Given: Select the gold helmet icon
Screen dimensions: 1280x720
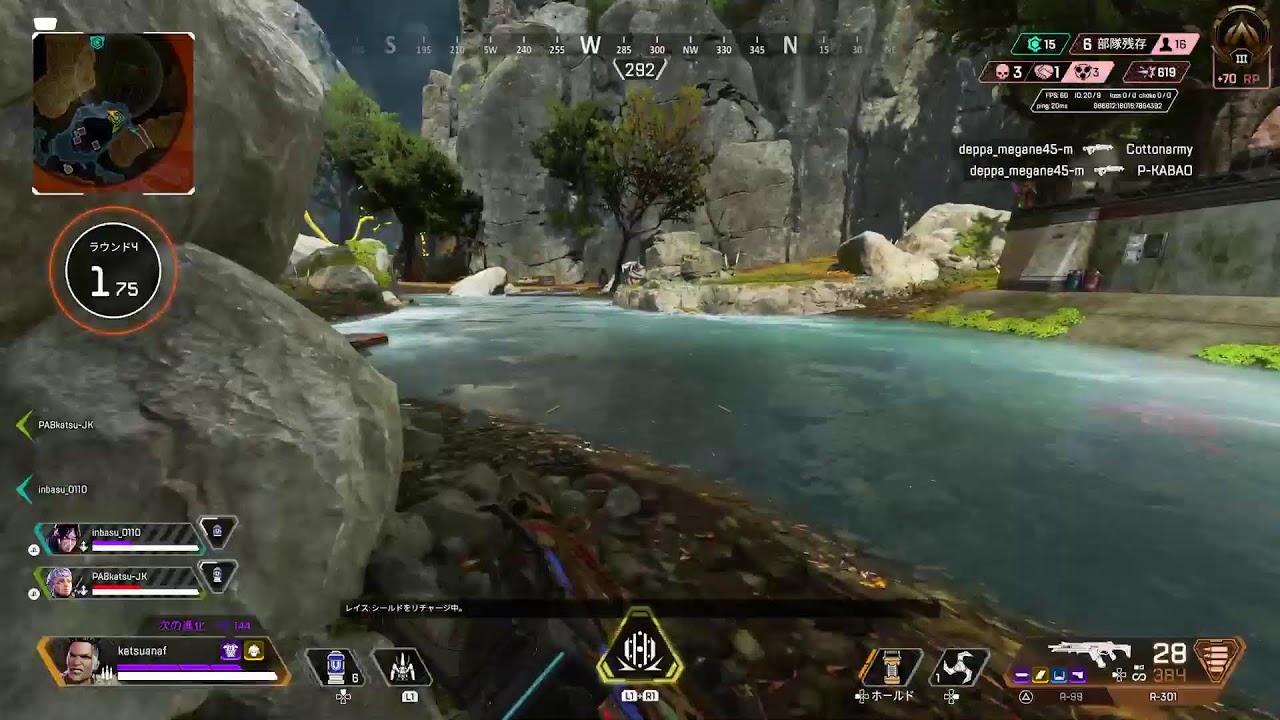Looking at the screenshot, I should [254, 651].
